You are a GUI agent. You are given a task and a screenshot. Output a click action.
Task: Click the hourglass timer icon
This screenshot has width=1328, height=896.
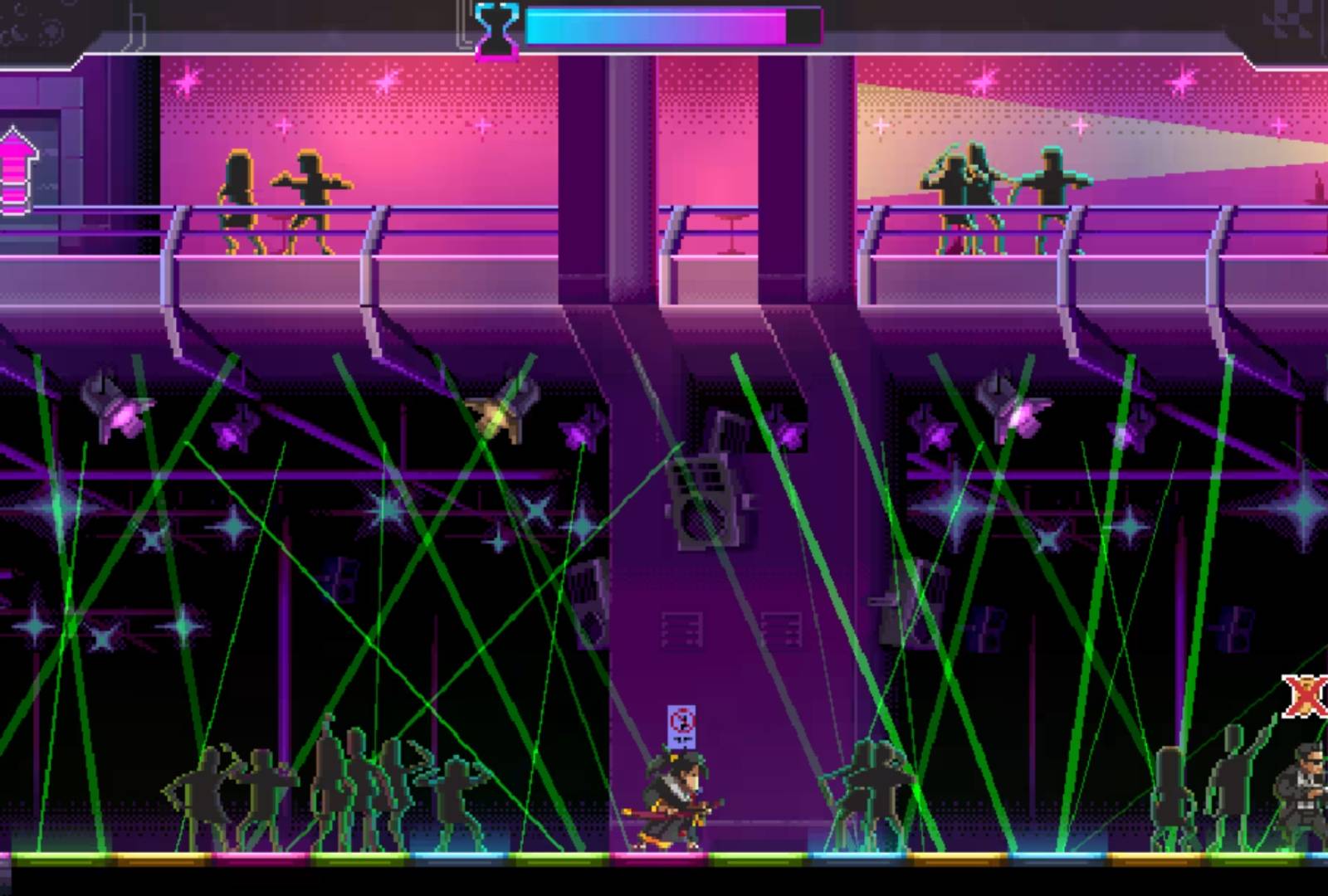point(496,29)
